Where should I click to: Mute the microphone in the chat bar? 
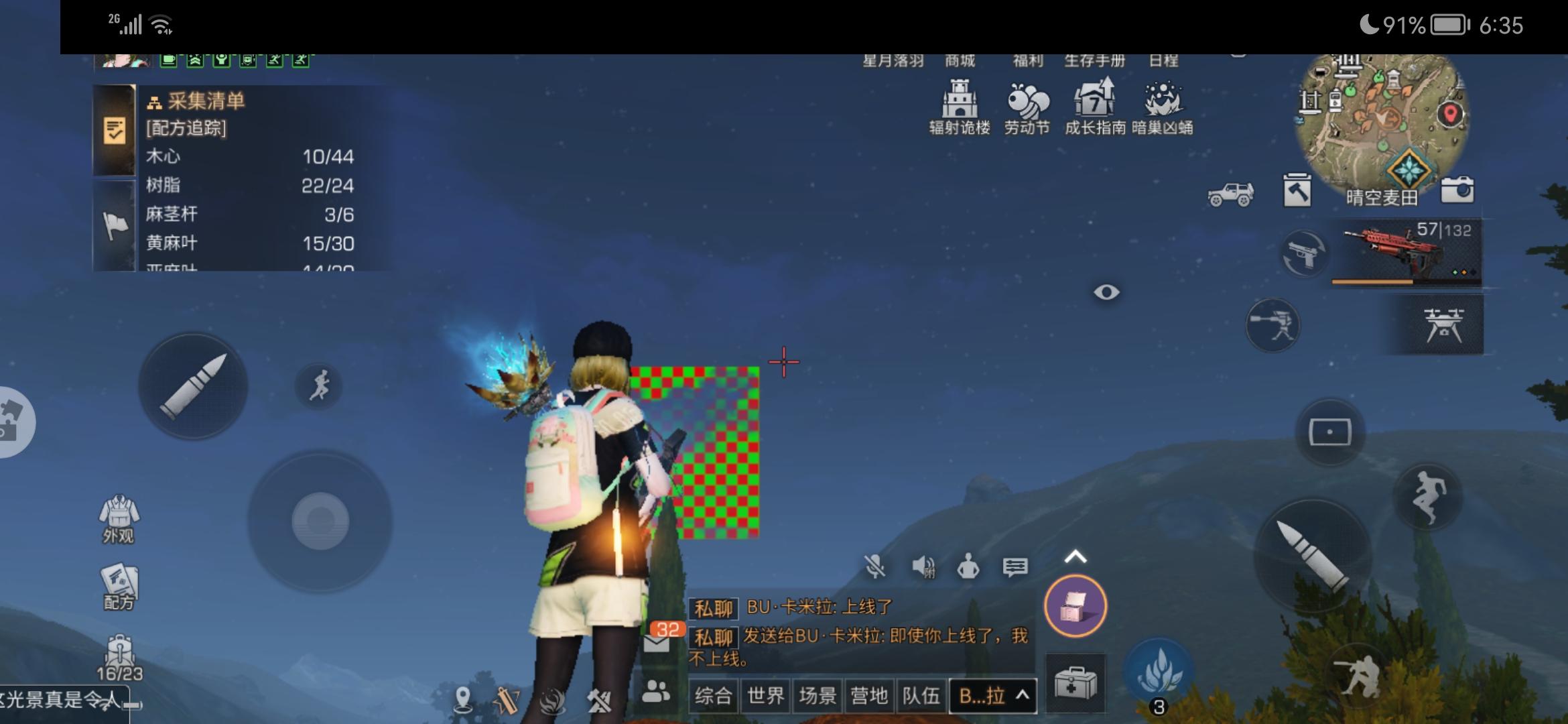point(874,566)
